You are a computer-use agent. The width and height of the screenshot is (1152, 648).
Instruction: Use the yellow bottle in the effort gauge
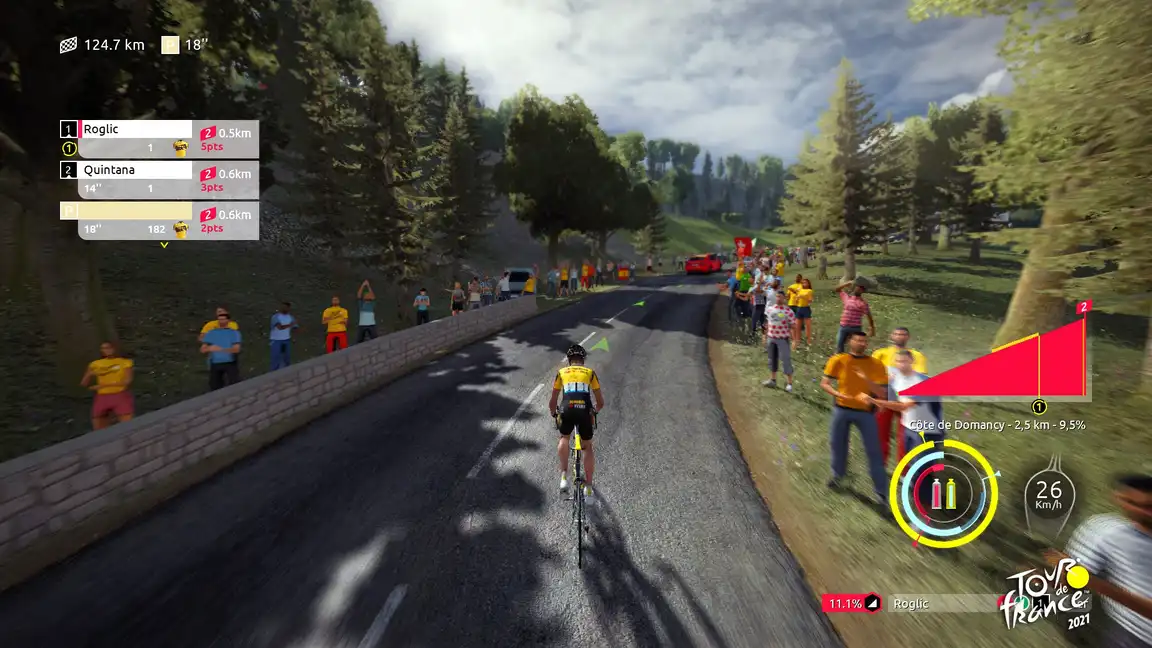951,493
